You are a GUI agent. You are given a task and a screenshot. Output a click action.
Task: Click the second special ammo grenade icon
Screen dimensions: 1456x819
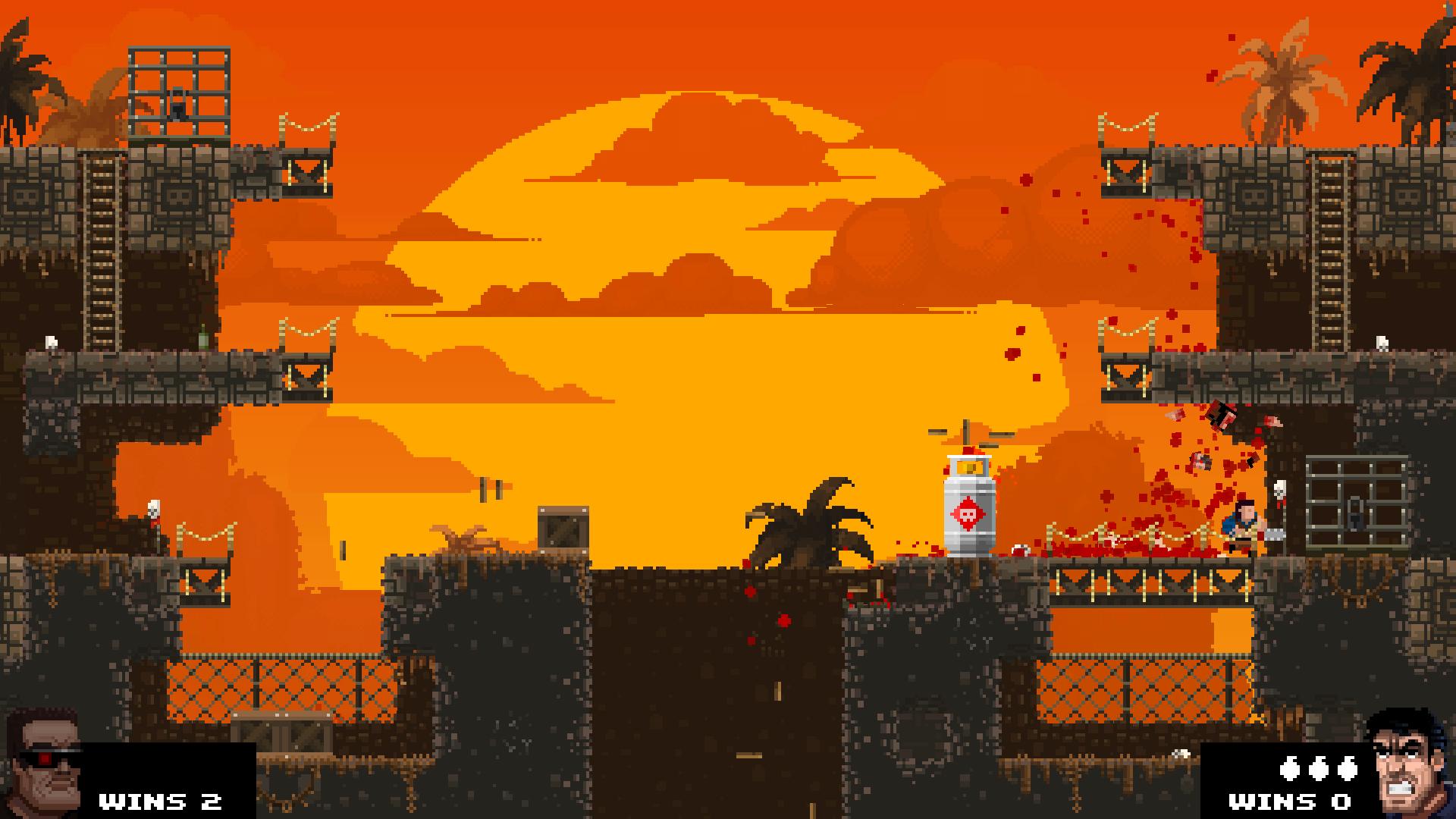pos(1319,768)
